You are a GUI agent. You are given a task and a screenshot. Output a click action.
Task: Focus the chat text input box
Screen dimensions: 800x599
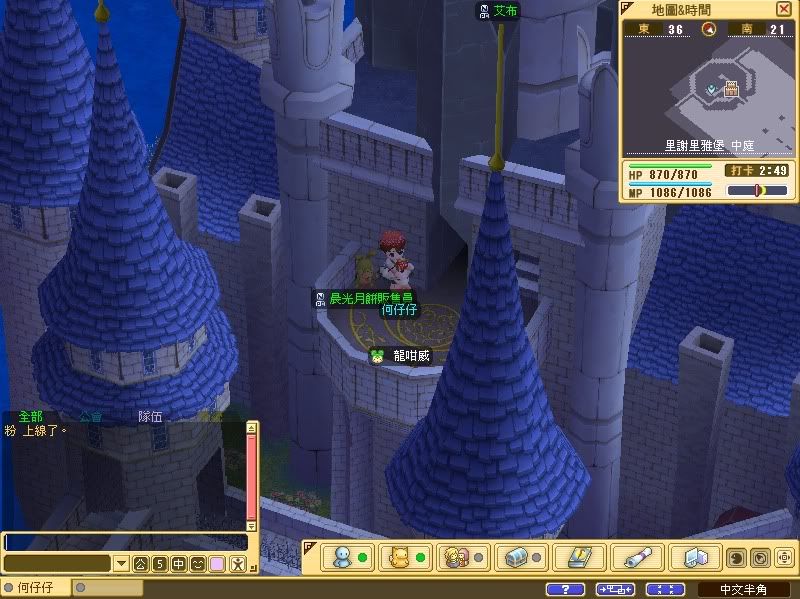coord(125,541)
